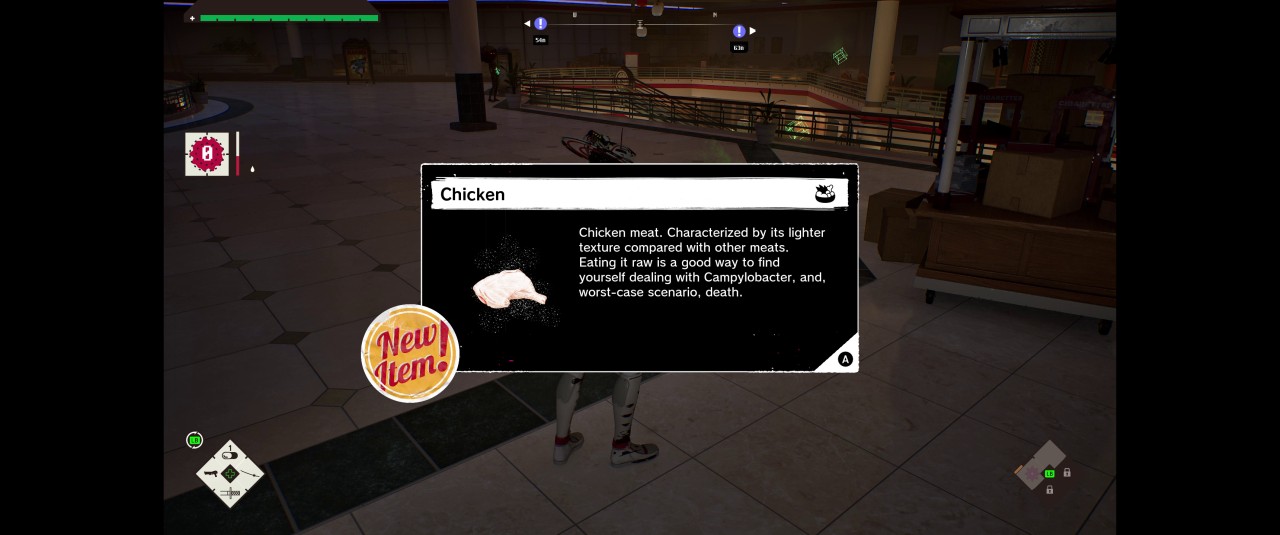Click the red skull token counter icon

click(x=207, y=154)
